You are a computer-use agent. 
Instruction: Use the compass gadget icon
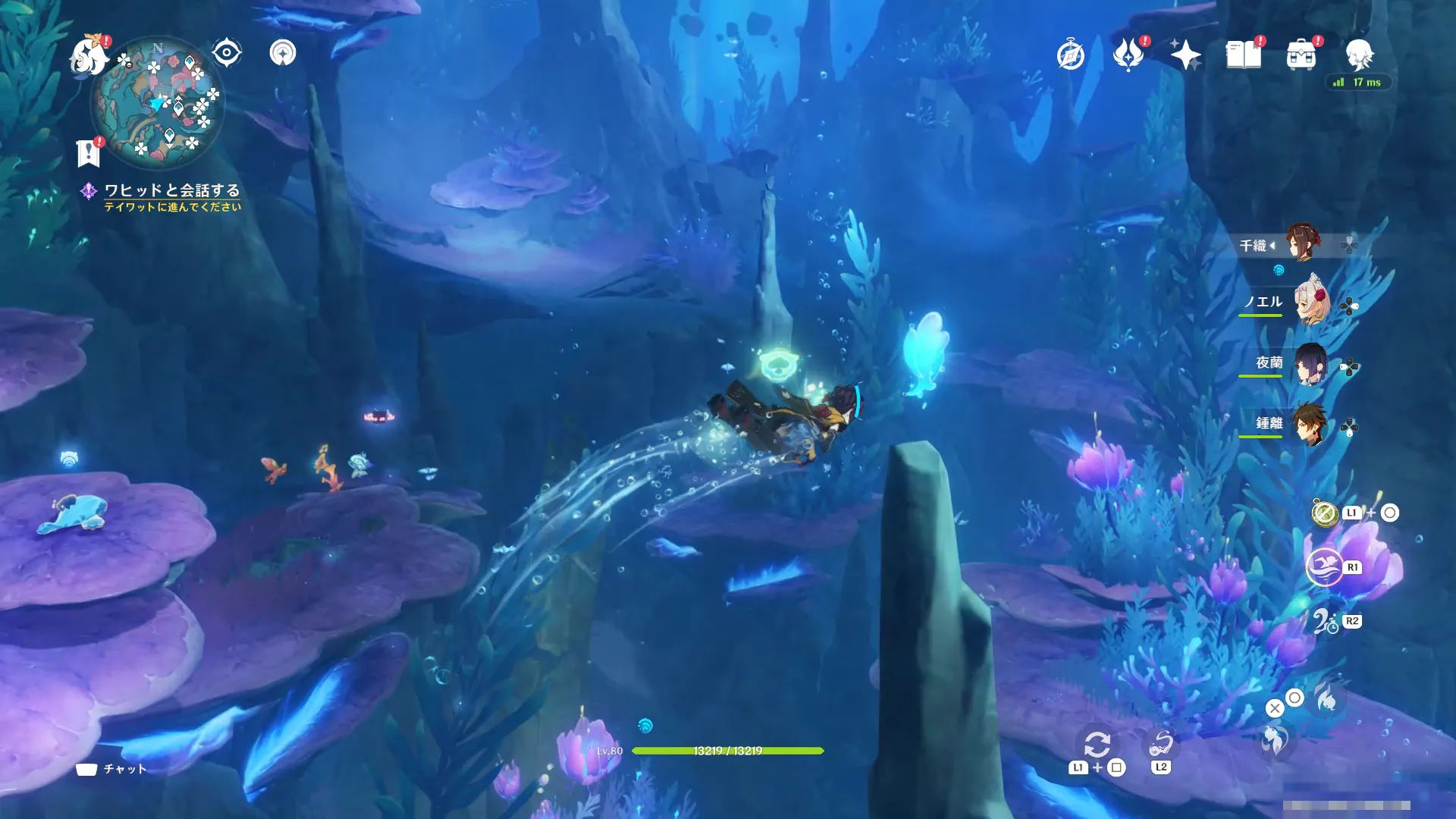click(x=1325, y=513)
